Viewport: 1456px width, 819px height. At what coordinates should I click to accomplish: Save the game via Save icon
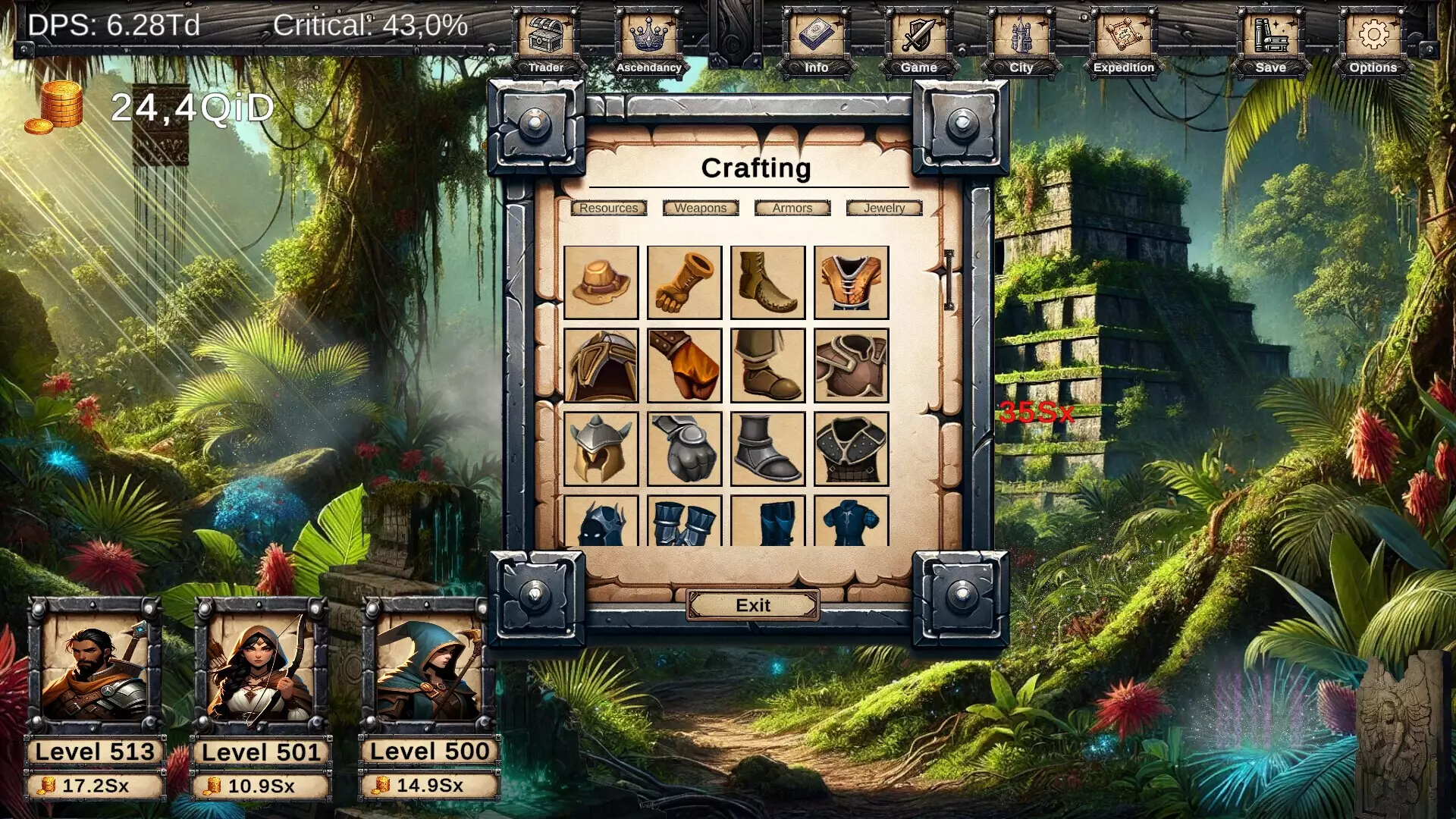click(x=1269, y=34)
